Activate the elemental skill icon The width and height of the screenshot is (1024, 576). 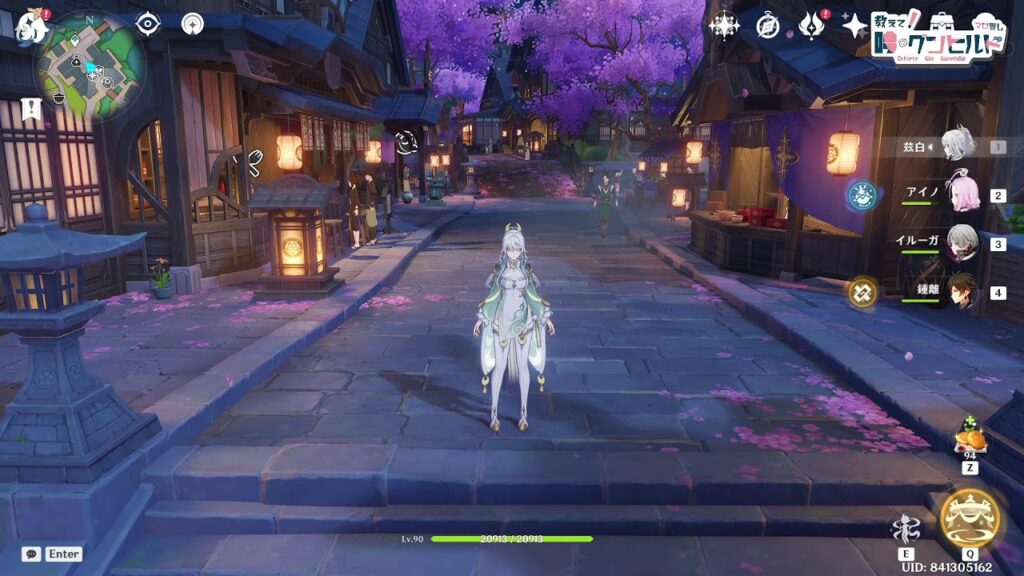[x=906, y=528]
